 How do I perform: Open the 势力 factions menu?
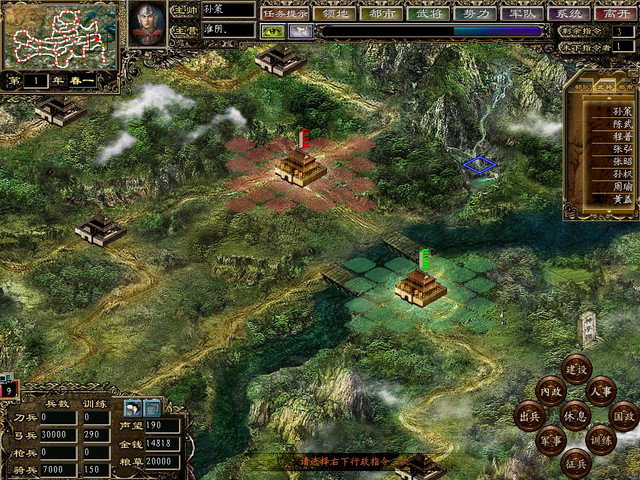point(475,13)
